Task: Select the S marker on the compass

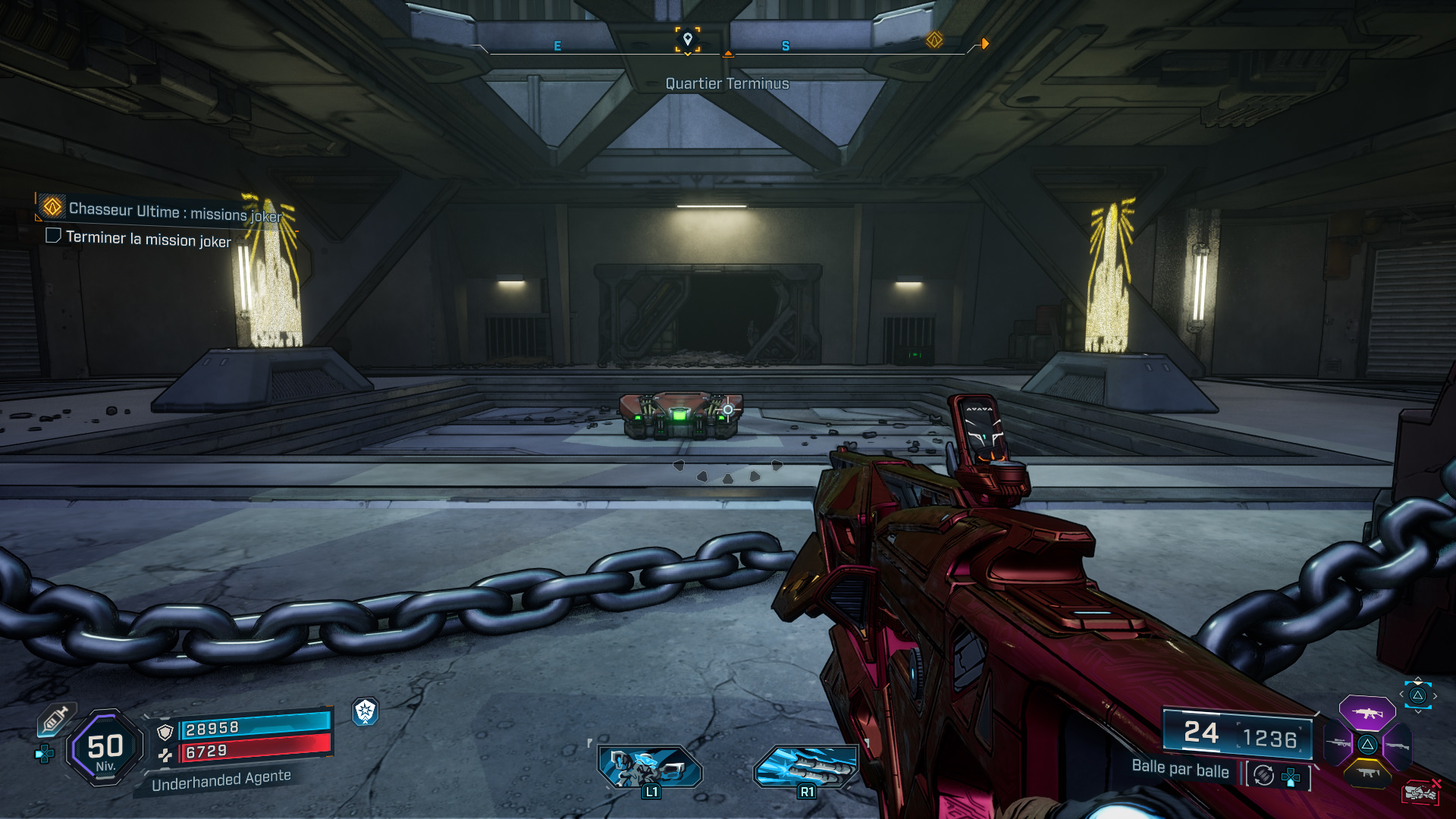Action: [x=785, y=45]
